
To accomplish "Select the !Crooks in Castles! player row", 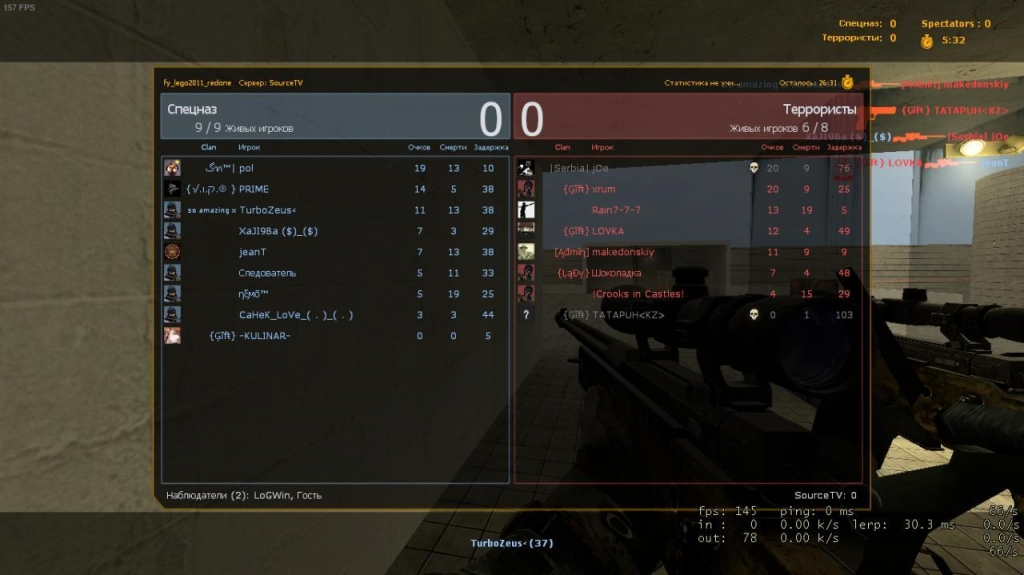I will [x=638, y=294].
